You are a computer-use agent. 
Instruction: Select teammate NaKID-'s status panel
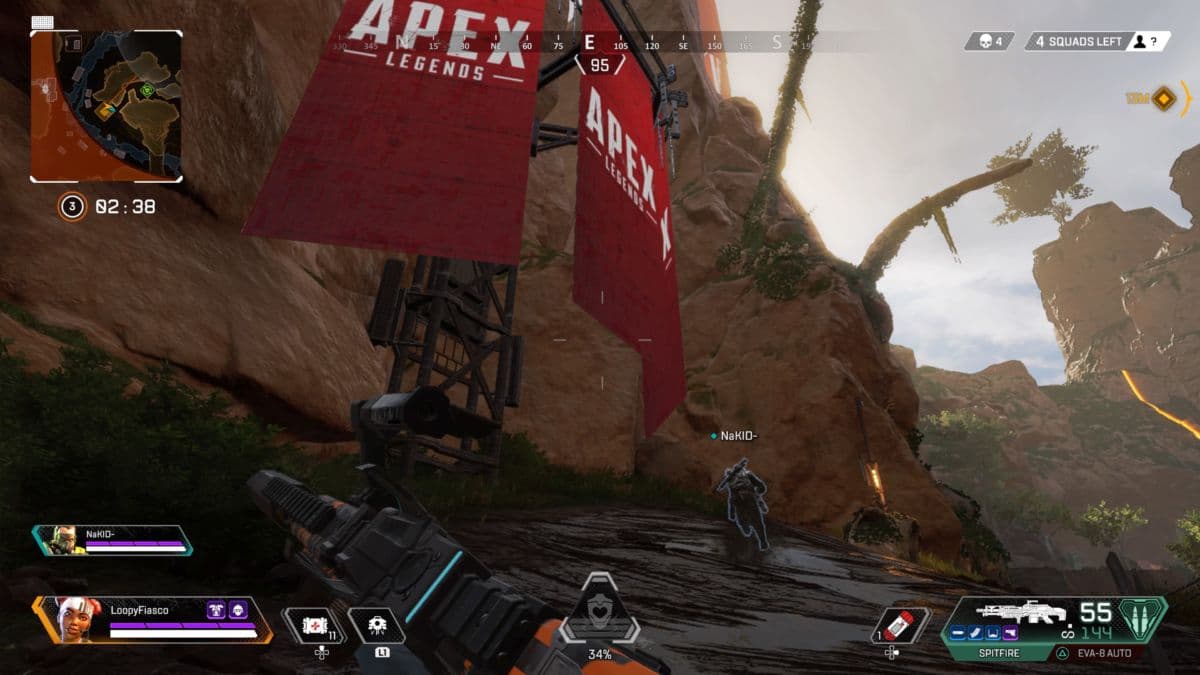click(x=112, y=540)
